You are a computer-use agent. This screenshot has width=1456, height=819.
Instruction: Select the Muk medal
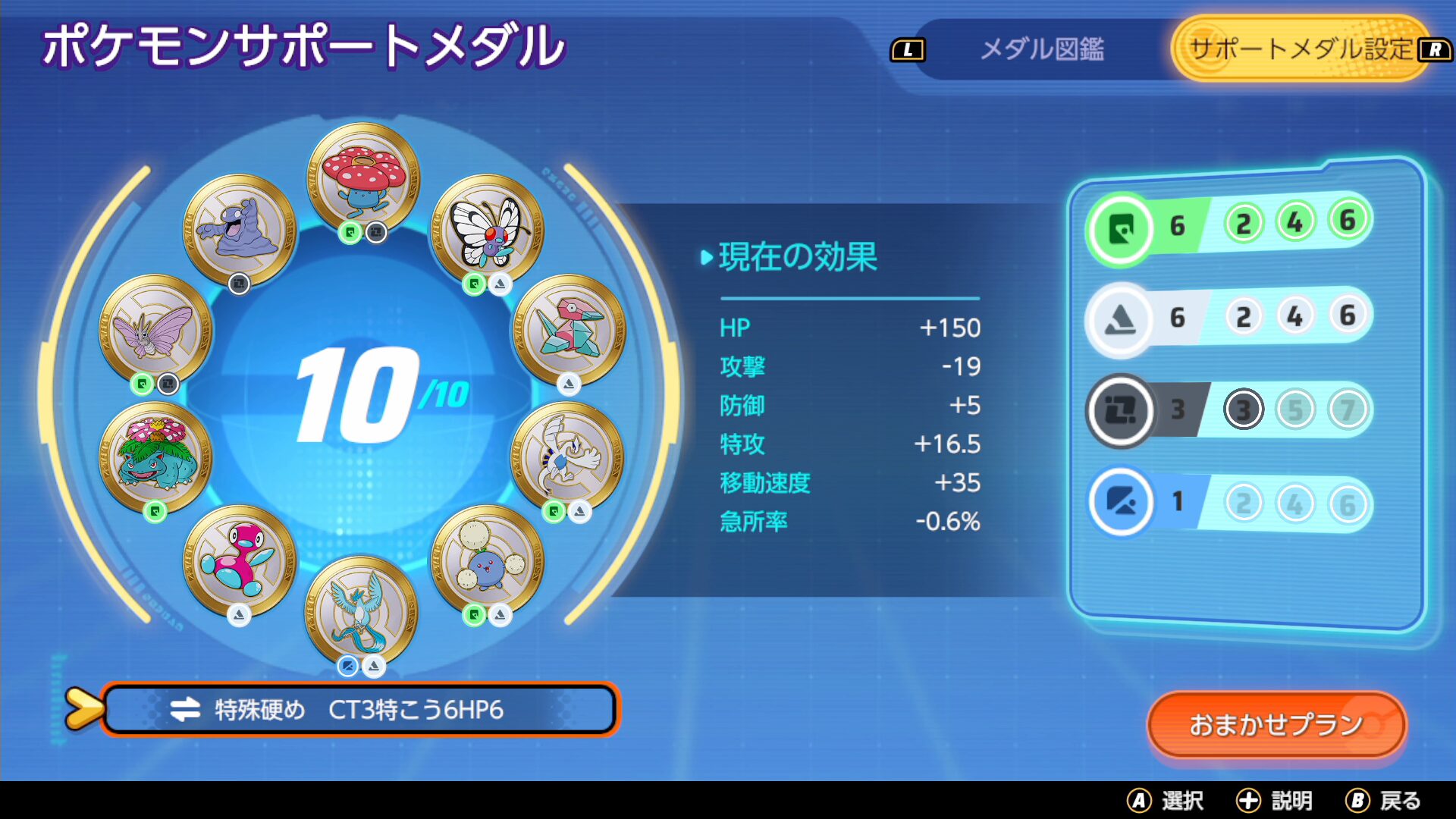click(x=239, y=229)
